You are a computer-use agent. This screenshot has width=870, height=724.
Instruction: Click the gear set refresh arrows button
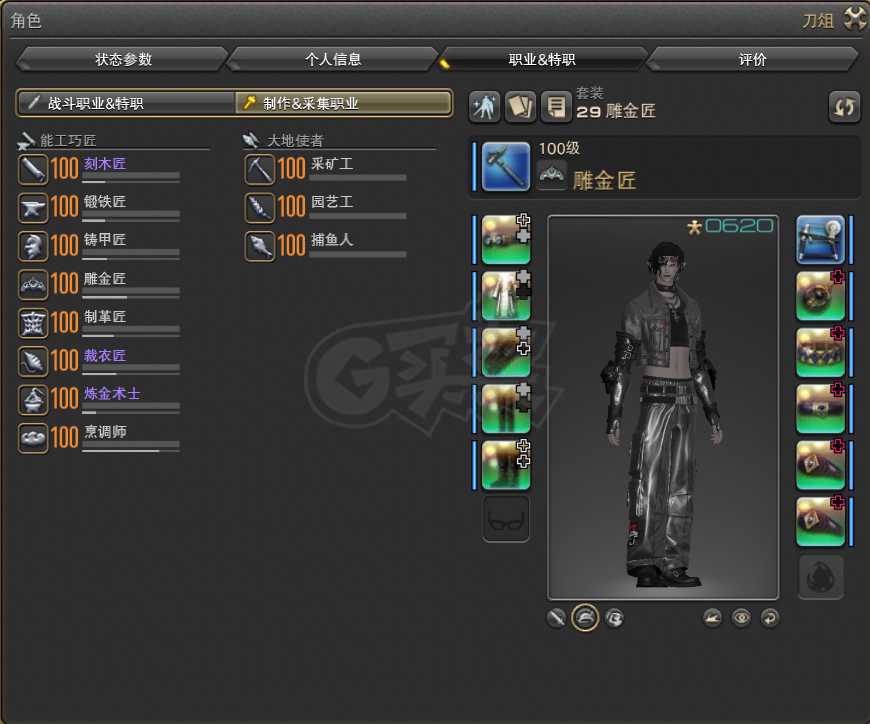(845, 107)
